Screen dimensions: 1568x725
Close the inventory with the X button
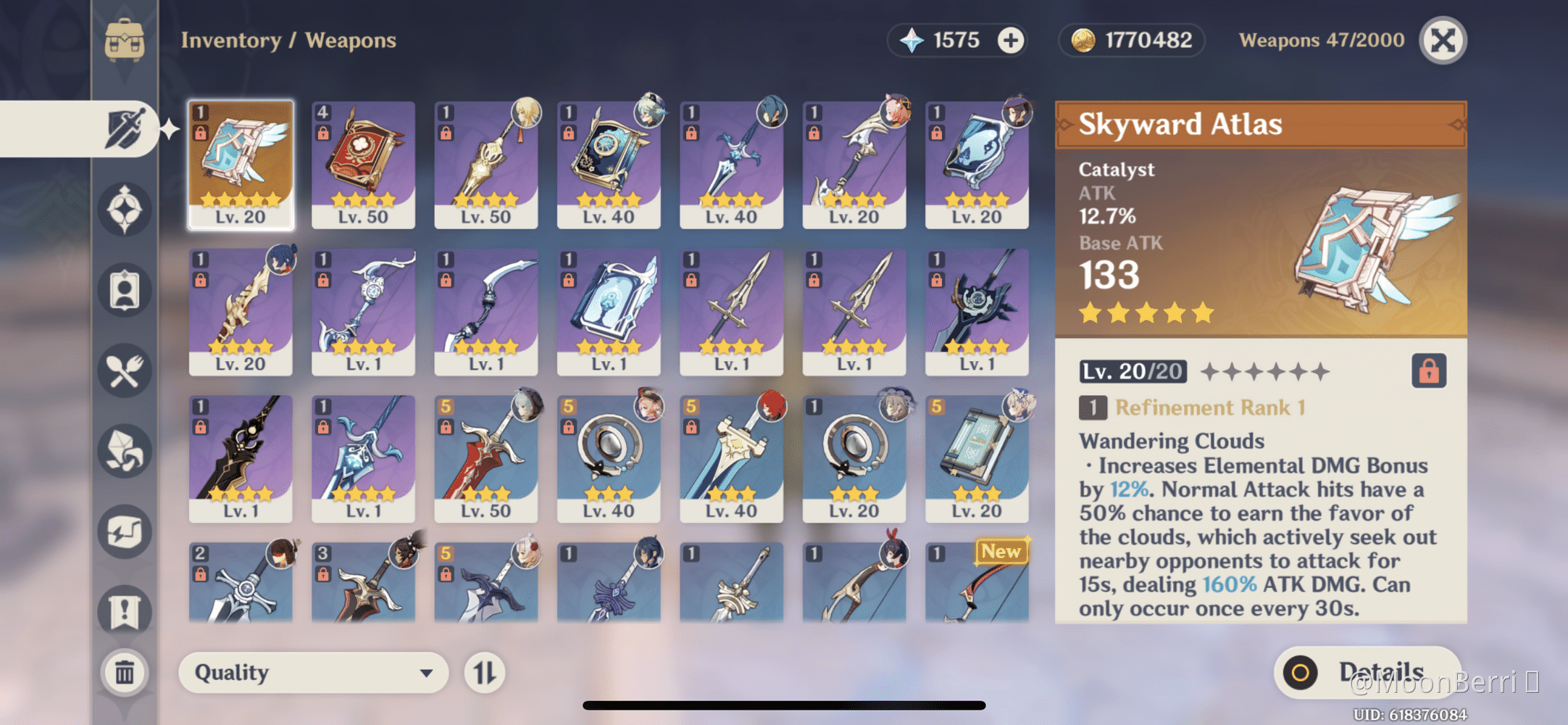pyautogui.click(x=1443, y=40)
